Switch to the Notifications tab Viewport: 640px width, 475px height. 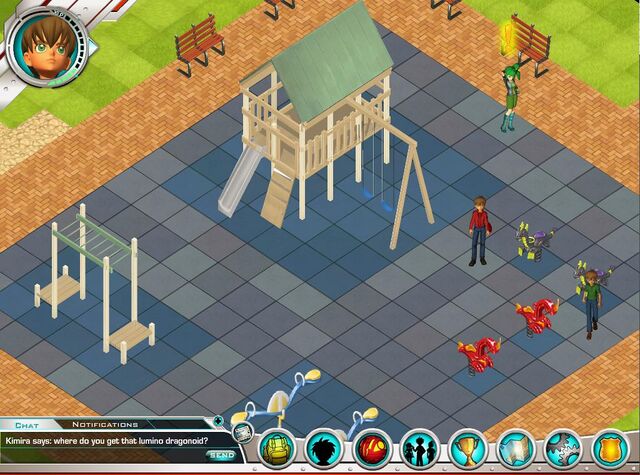tap(105, 424)
